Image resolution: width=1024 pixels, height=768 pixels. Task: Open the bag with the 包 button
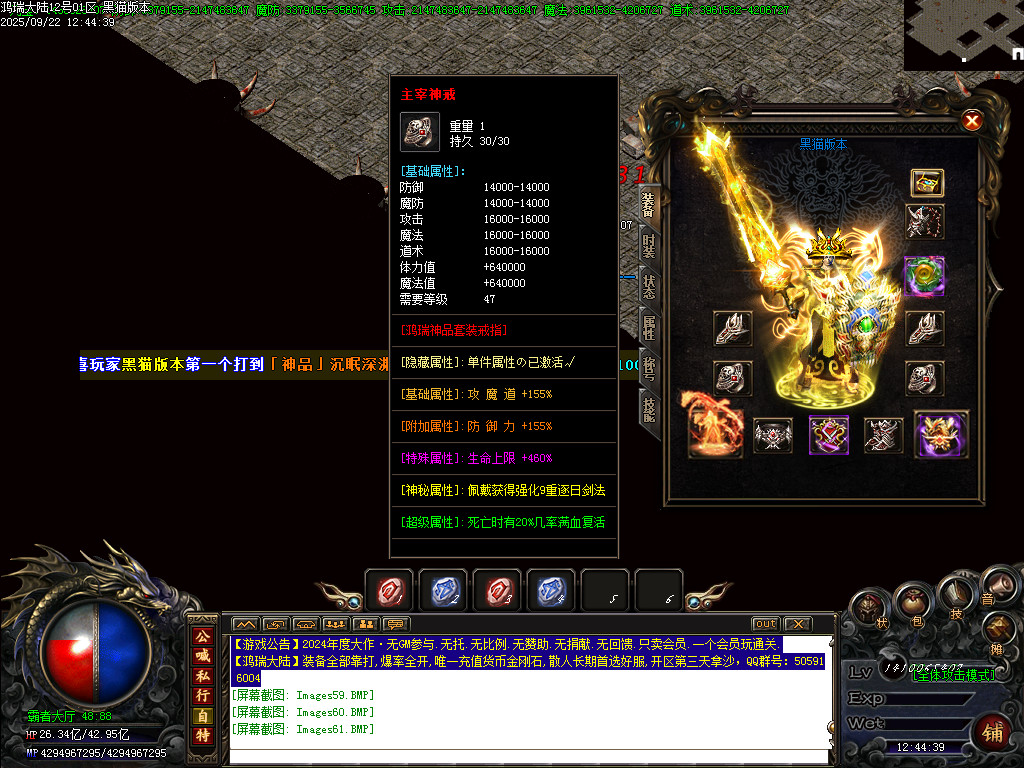pyautogui.click(x=912, y=602)
